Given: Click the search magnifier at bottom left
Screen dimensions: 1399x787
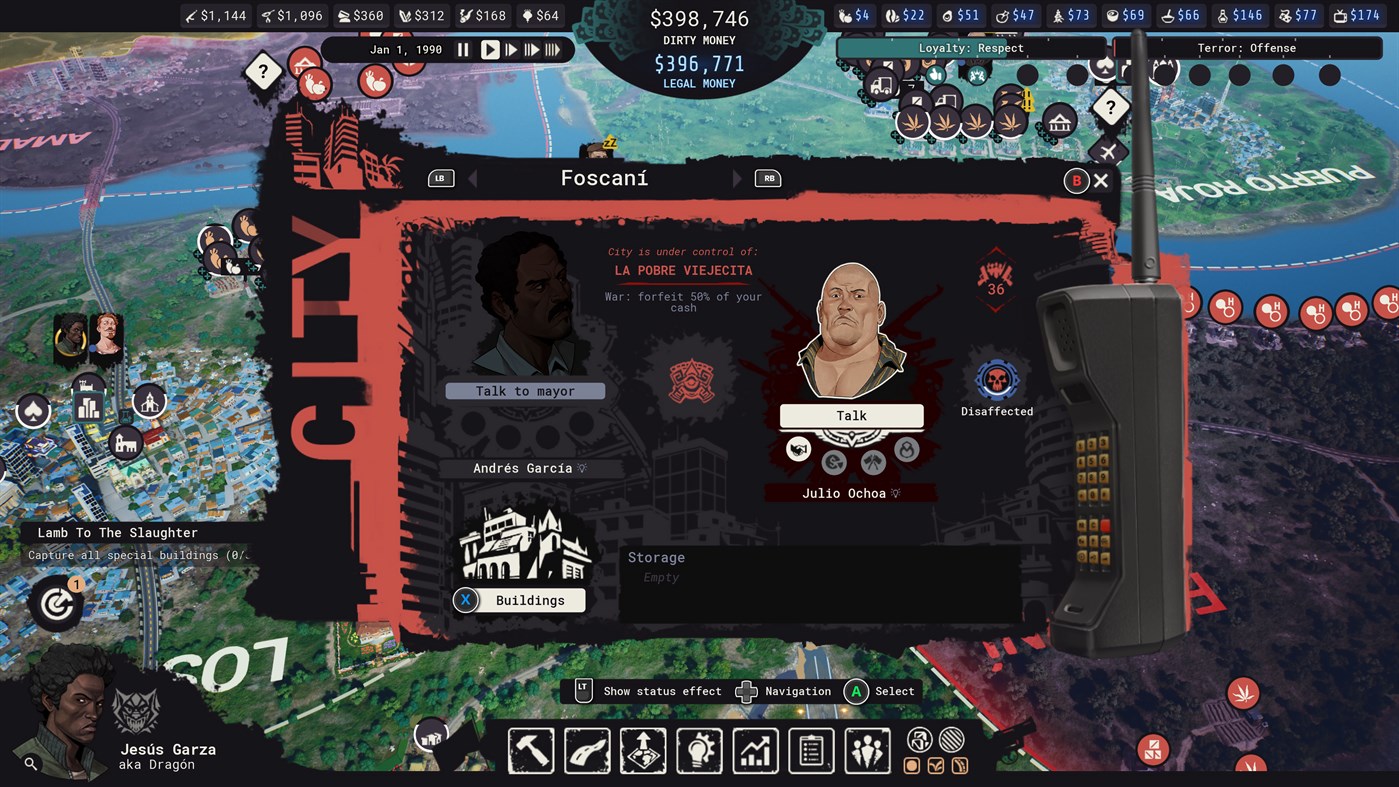Looking at the screenshot, I should pos(31,764).
